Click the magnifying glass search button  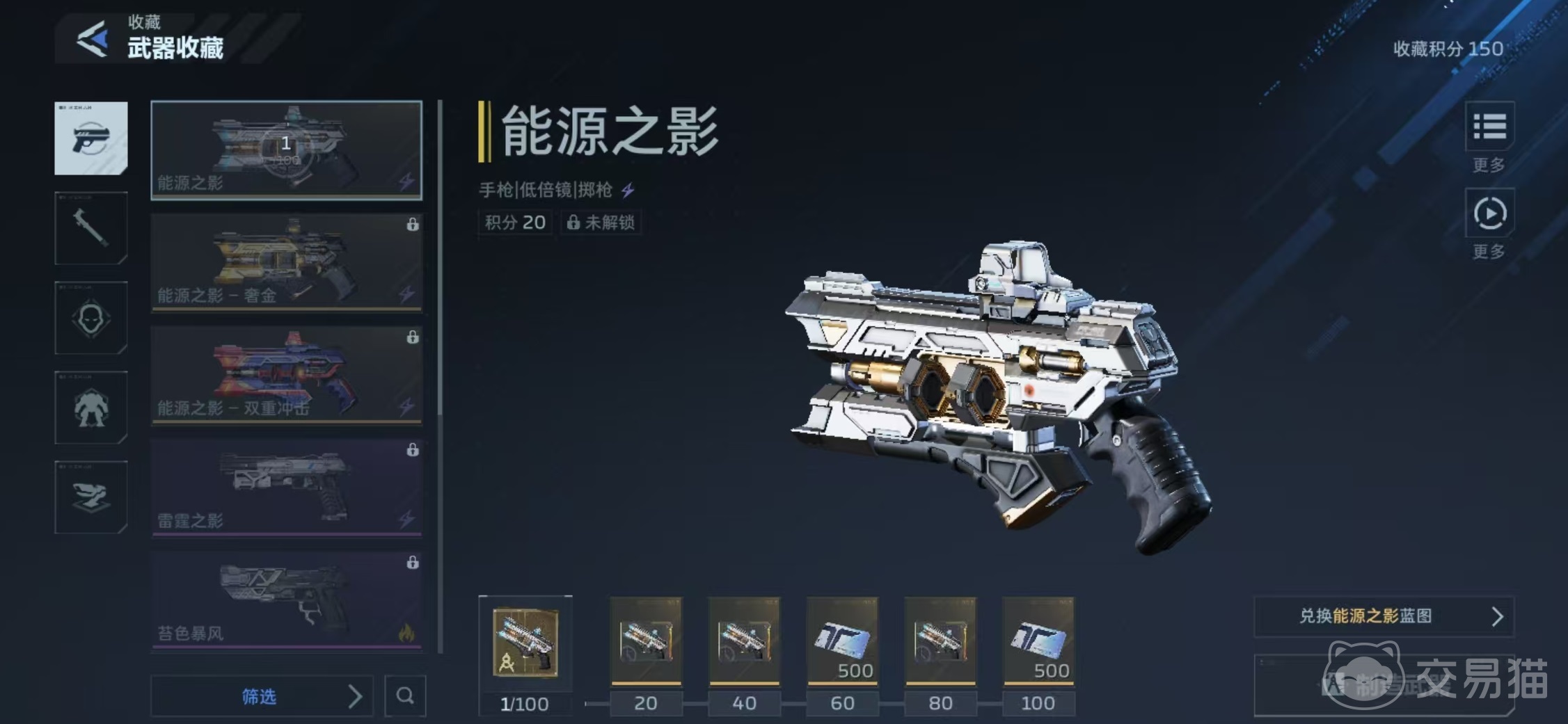(405, 695)
